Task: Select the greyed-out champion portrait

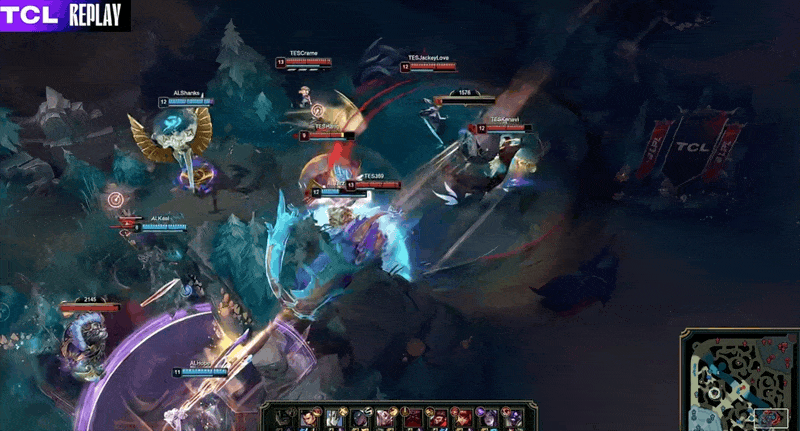Action: [283, 418]
